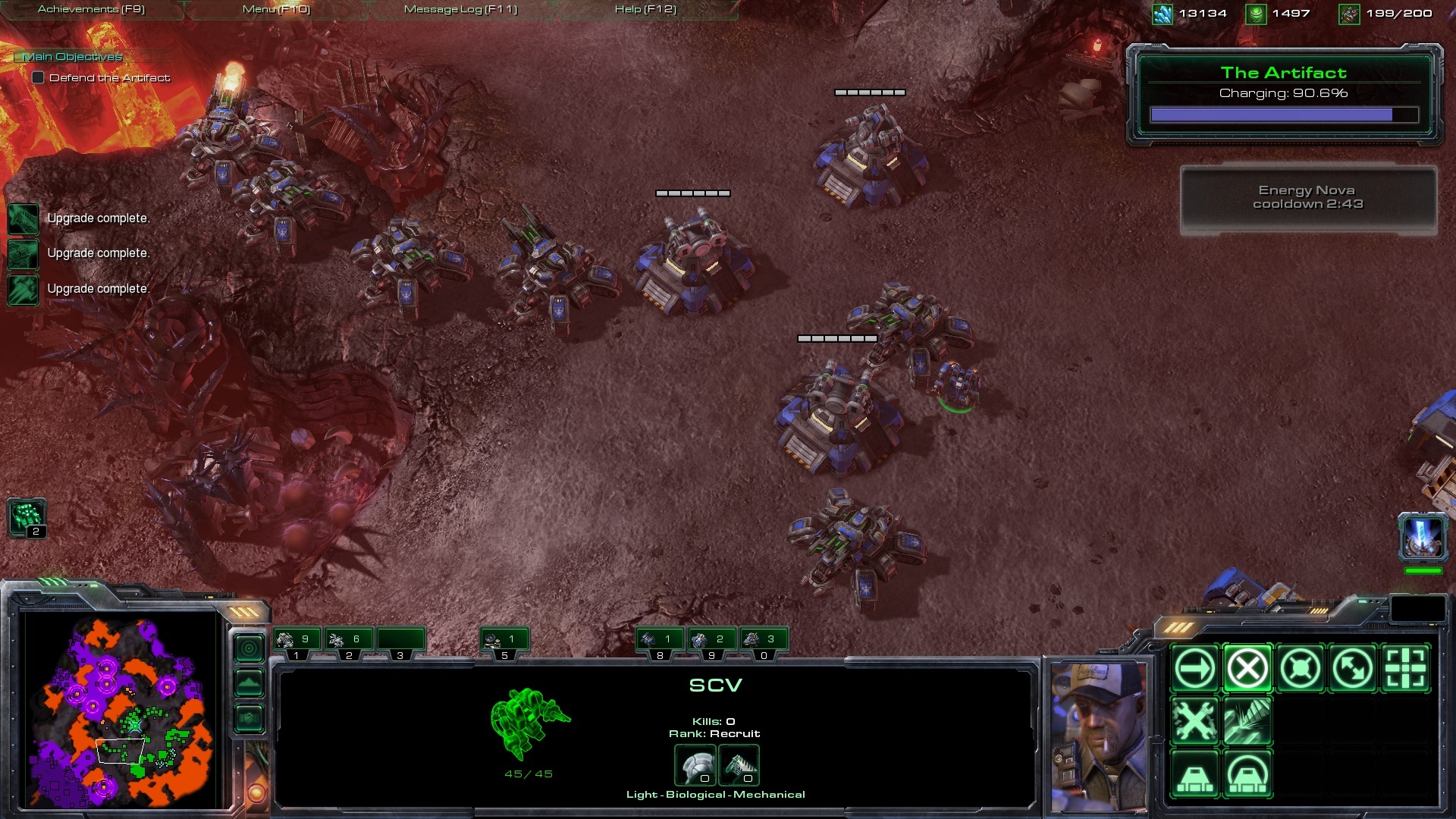
Task: Toggle the minimap terrain display button
Action: (249, 683)
